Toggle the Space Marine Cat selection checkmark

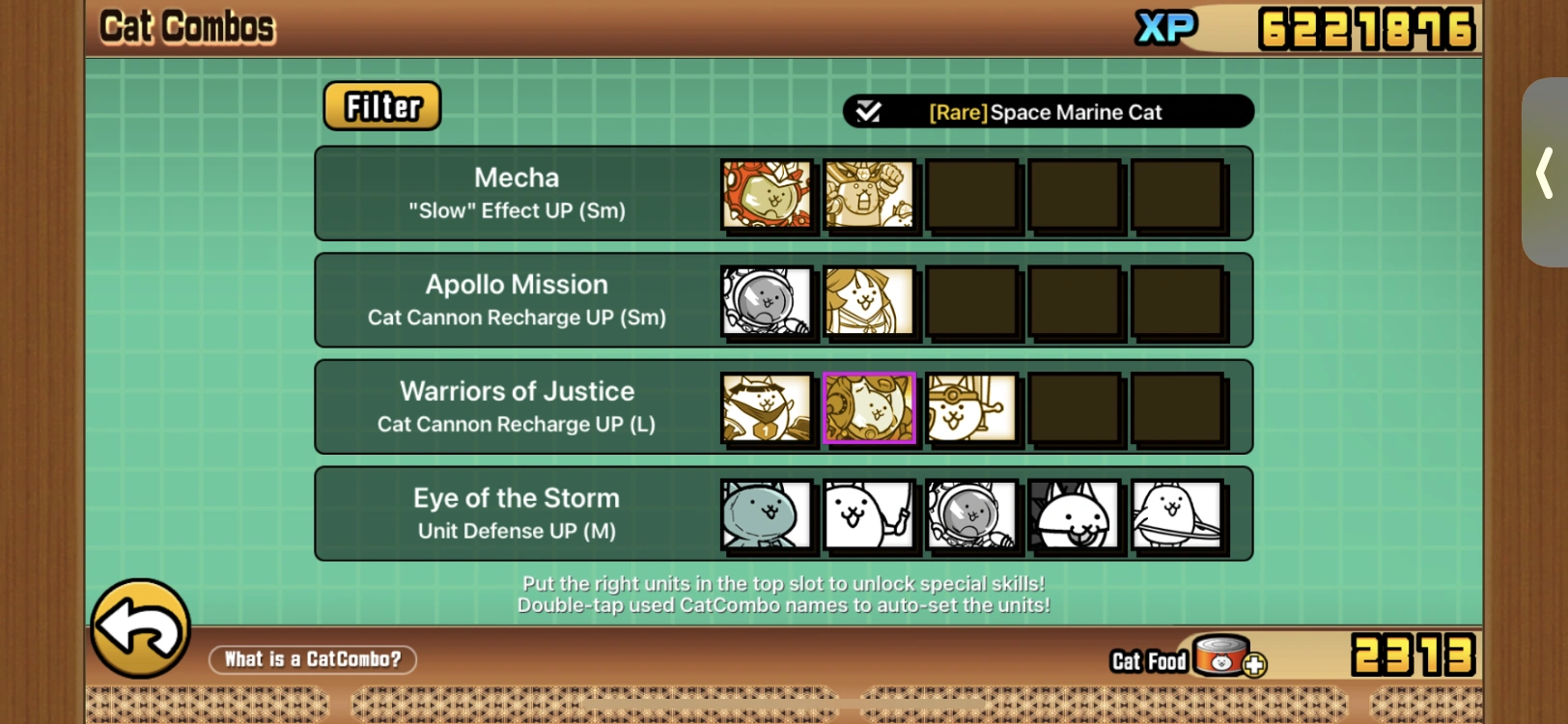[870, 111]
